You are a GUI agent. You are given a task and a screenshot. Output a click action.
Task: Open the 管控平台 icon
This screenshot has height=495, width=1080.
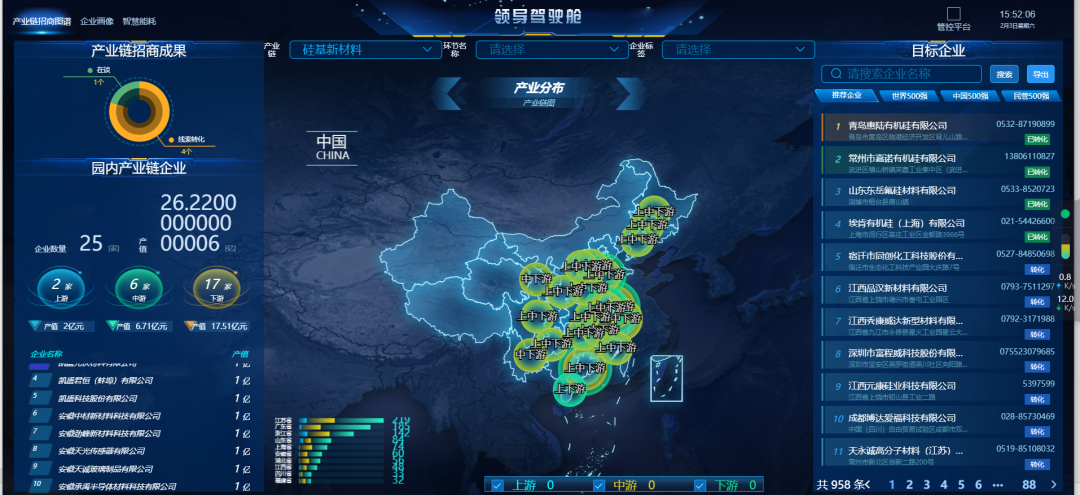pos(953,15)
